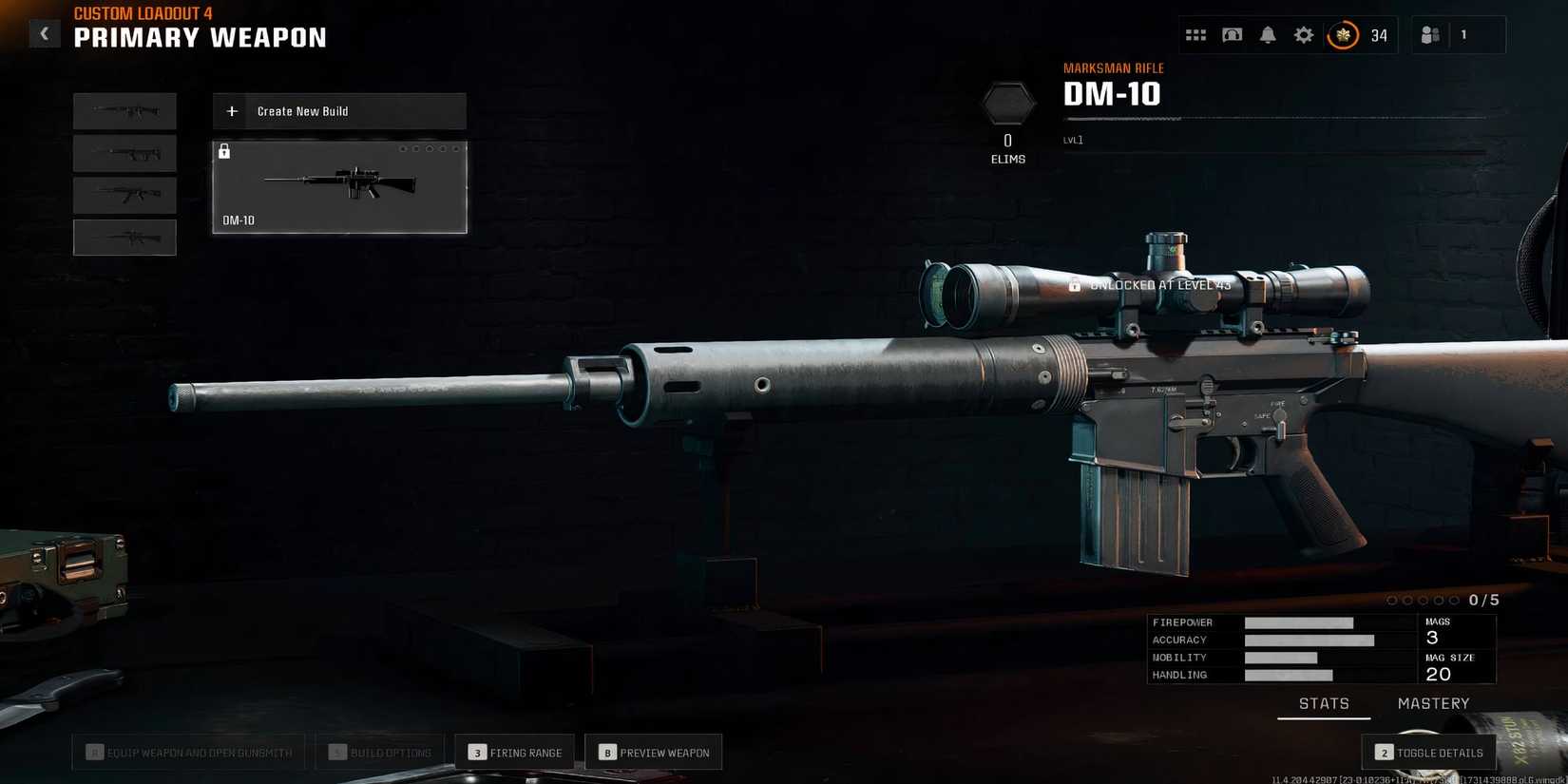Image resolution: width=1568 pixels, height=784 pixels.
Task: Switch to the Mastery tab
Action: [x=1433, y=703]
